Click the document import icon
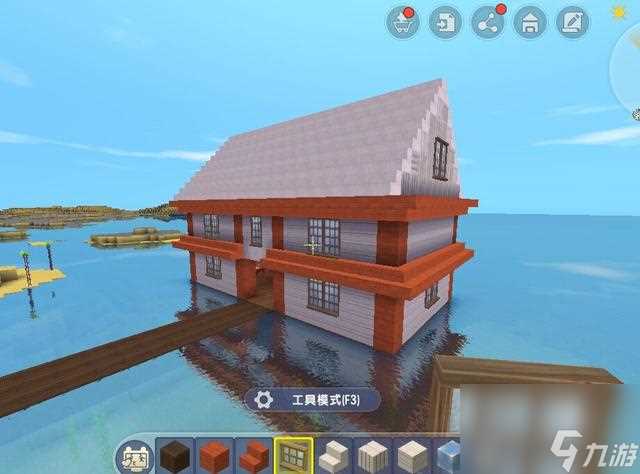Viewport: 640px width, 474px height. click(445, 21)
